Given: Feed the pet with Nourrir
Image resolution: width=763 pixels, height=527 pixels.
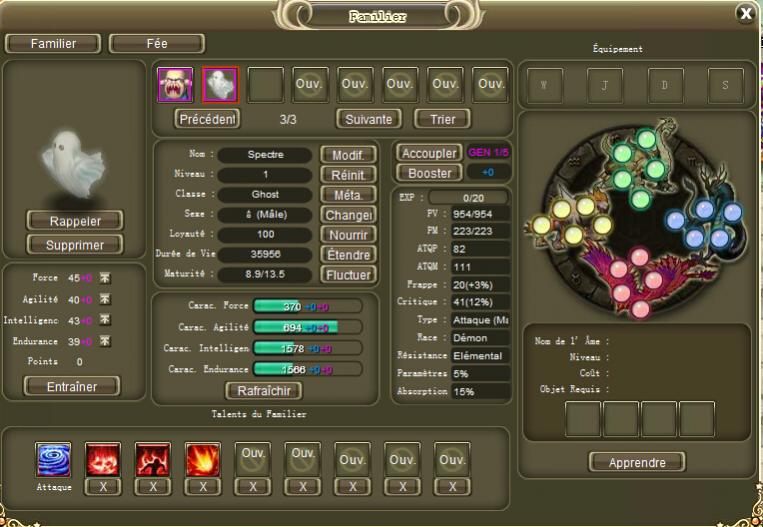Looking at the screenshot, I should pyautogui.click(x=348, y=234).
